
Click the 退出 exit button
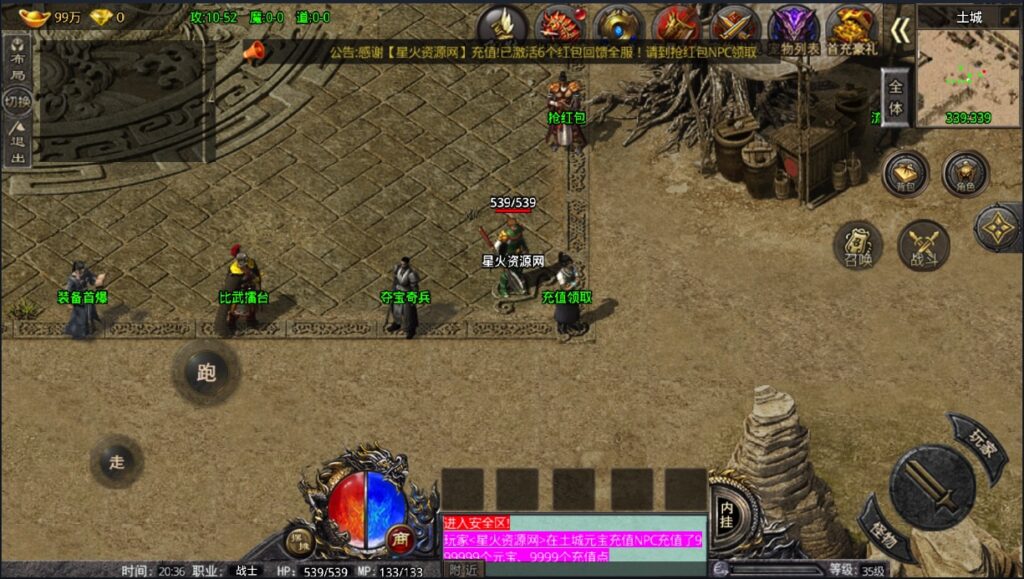pos(17,143)
